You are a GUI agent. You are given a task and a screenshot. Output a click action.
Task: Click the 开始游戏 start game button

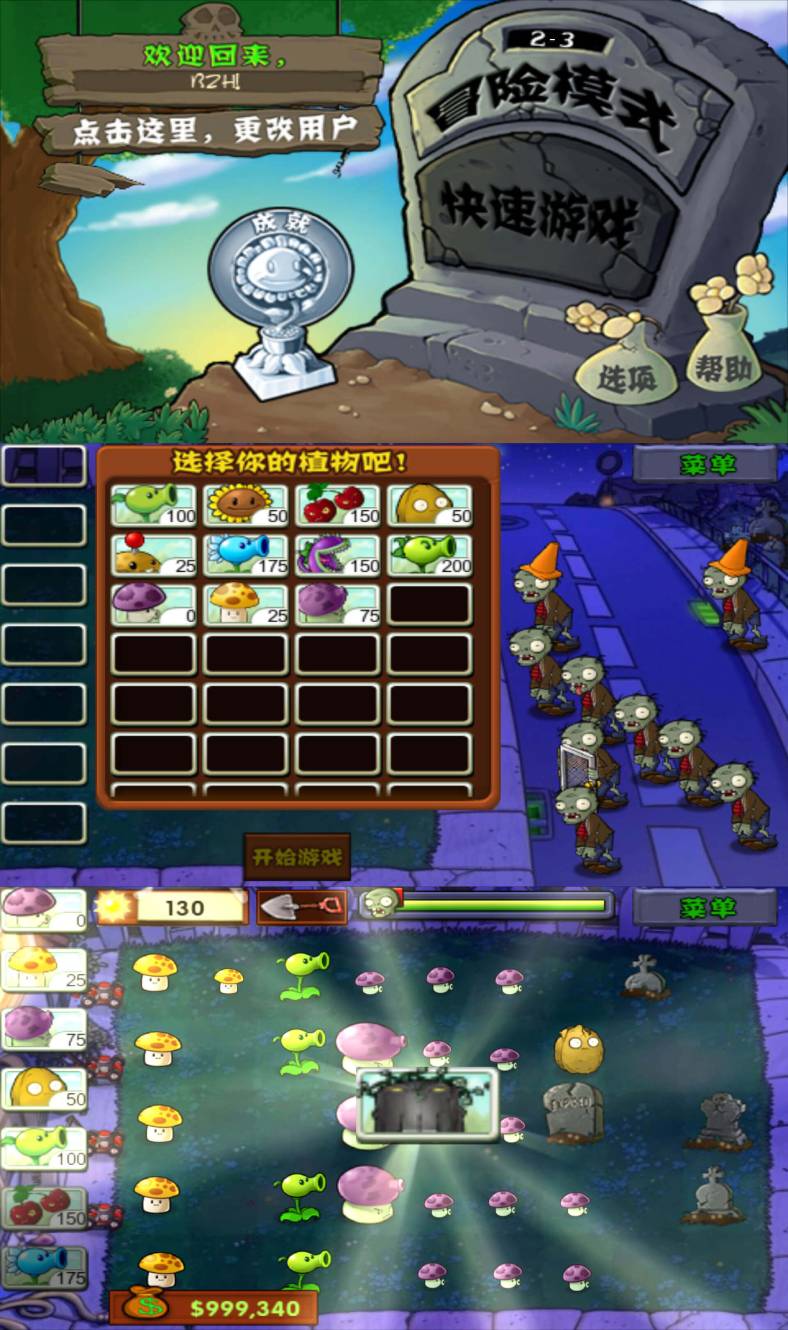tap(297, 857)
